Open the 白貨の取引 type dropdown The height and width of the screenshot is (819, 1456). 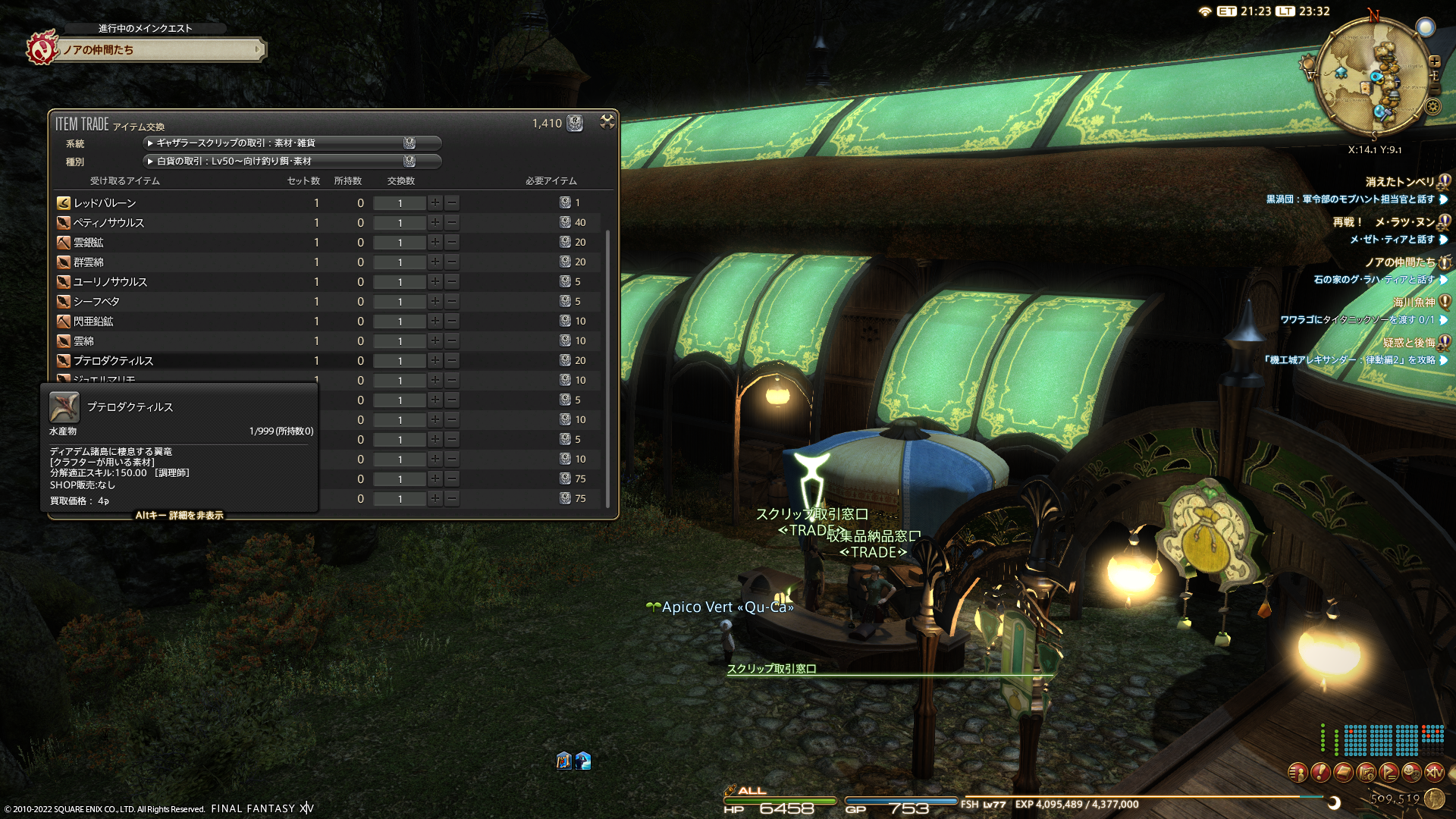pos(291,162)
